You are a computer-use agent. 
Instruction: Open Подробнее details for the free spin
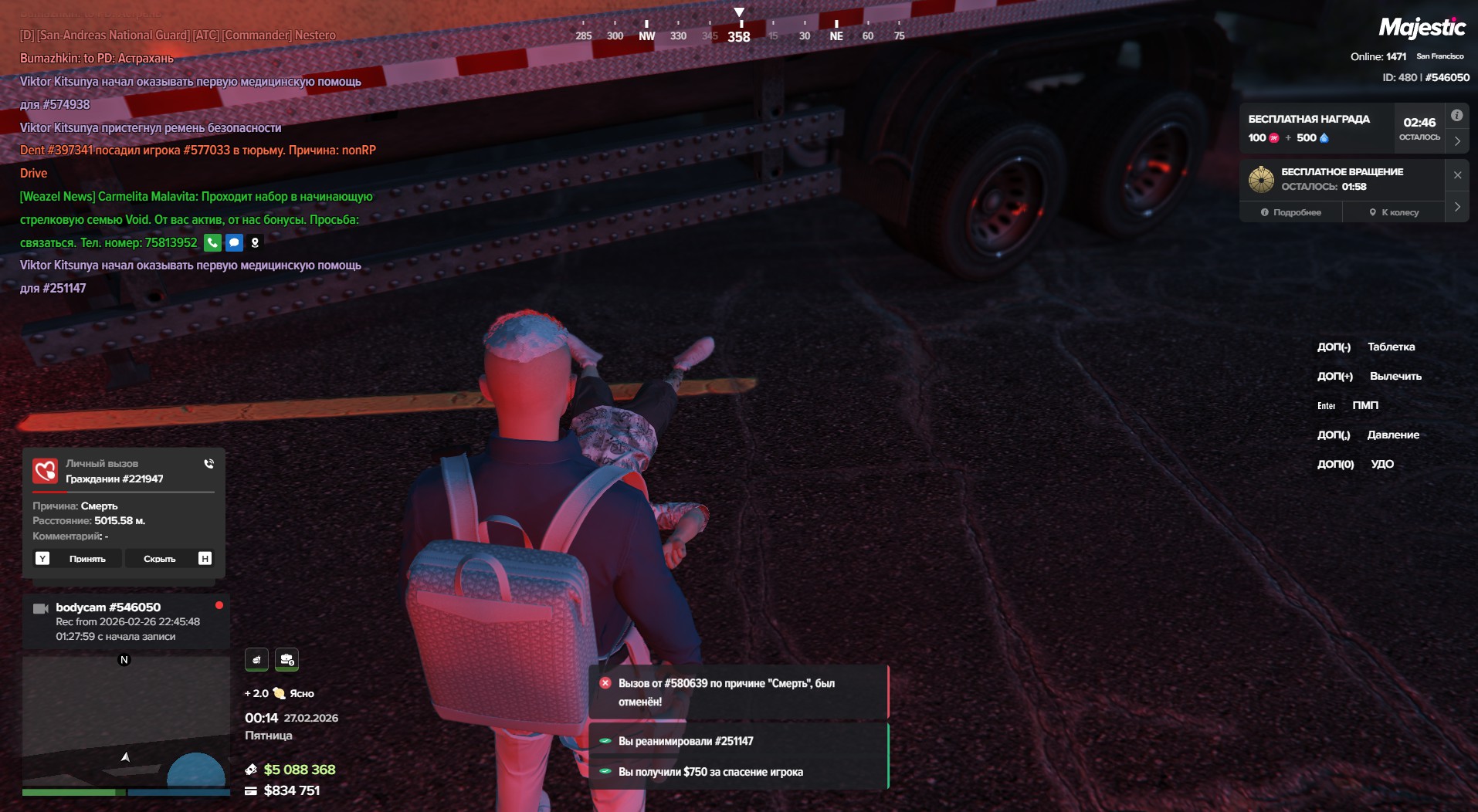(1290, 212)
